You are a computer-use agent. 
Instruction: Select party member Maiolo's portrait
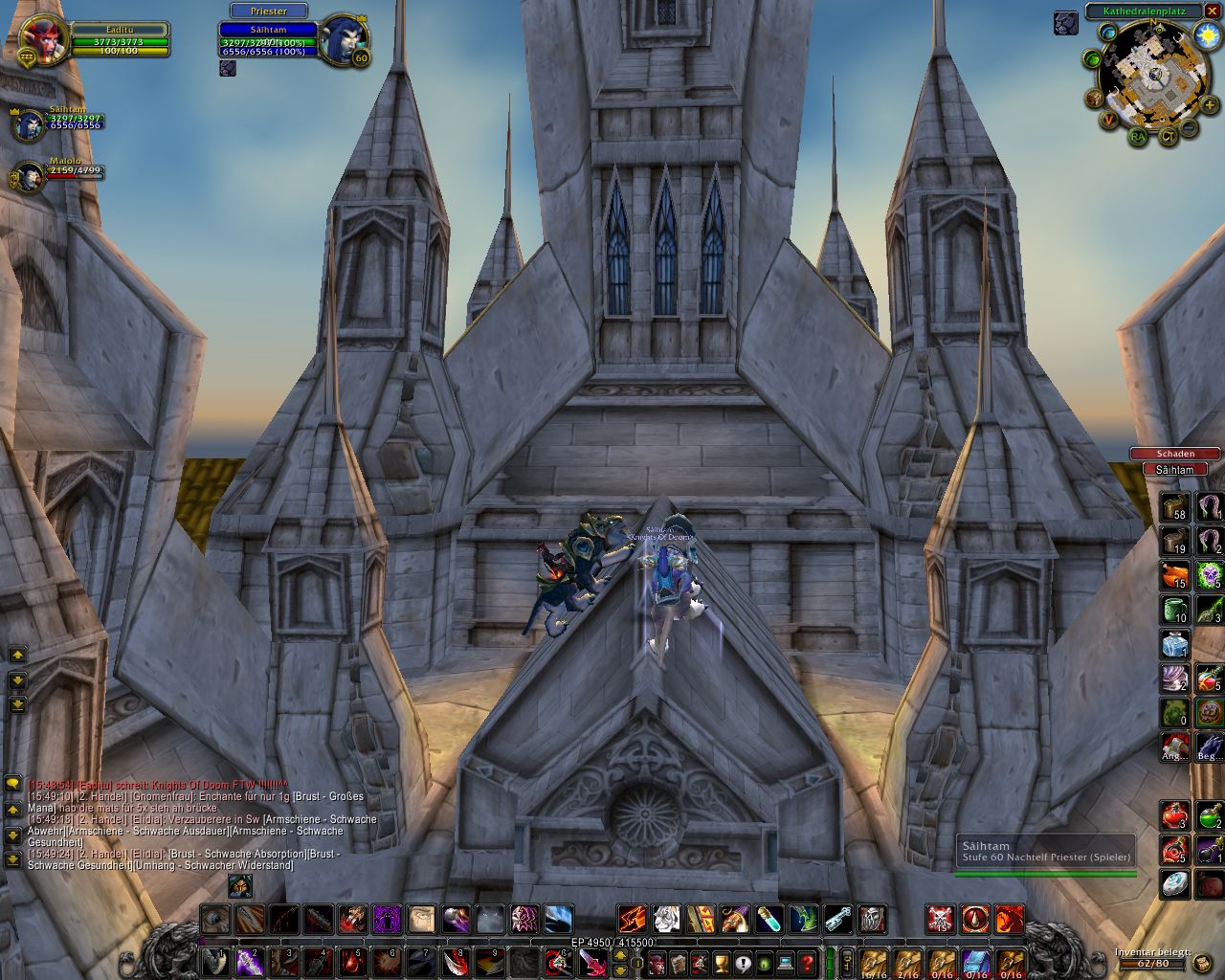pos(29,177)
